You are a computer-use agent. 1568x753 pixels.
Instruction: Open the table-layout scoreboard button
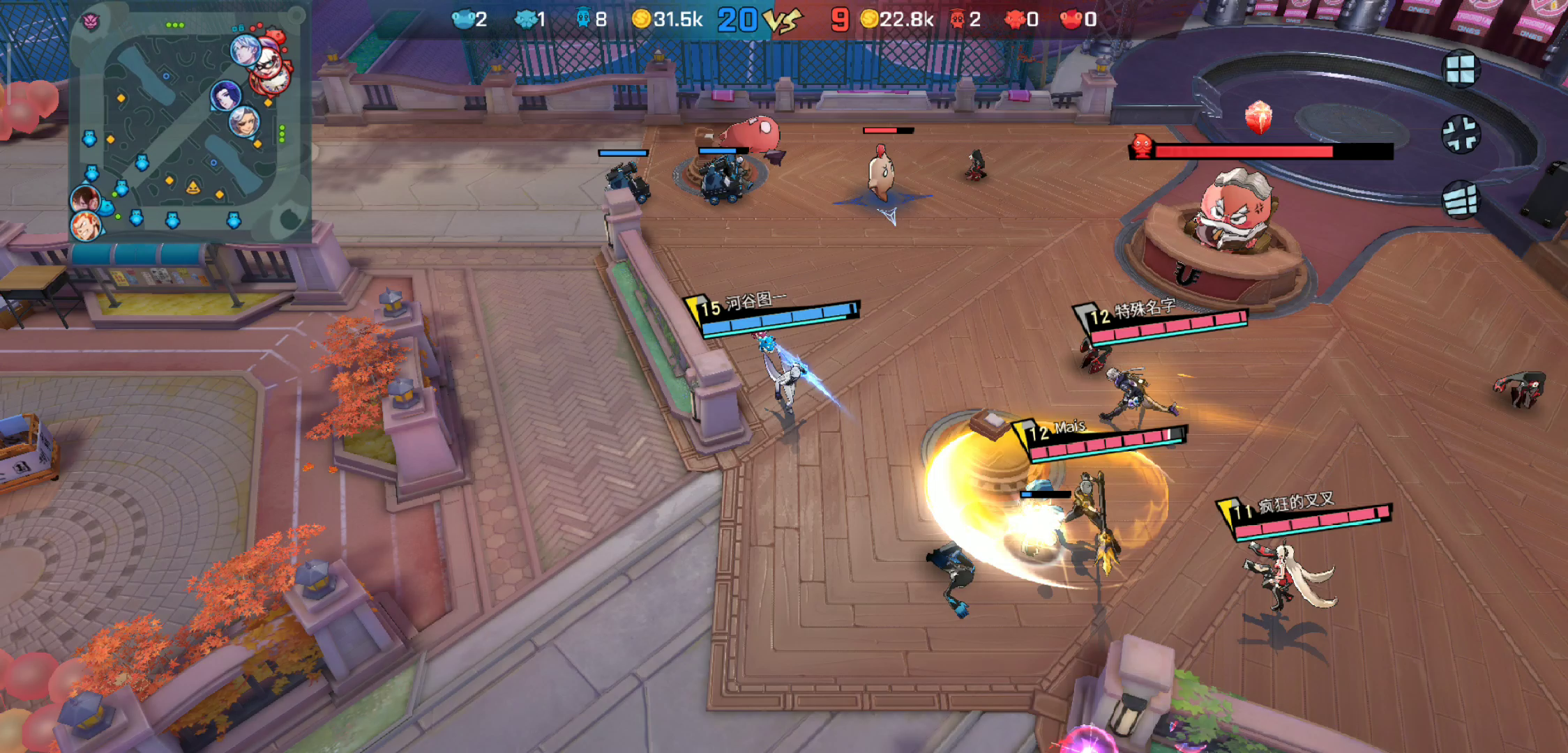click(x=1460, y=200)
